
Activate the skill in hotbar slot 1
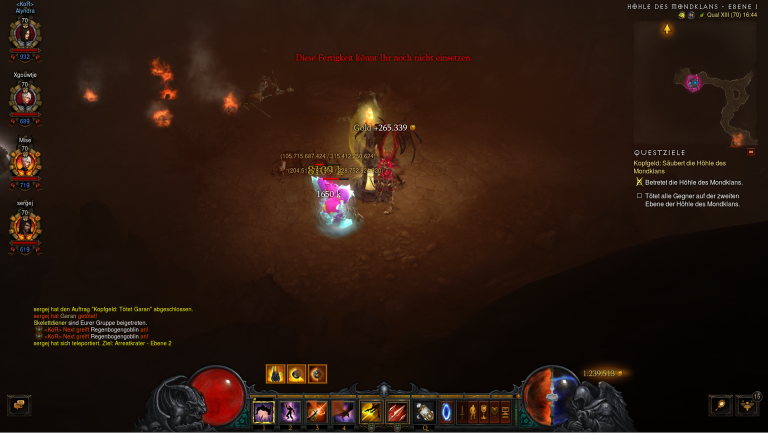[264, 411]
